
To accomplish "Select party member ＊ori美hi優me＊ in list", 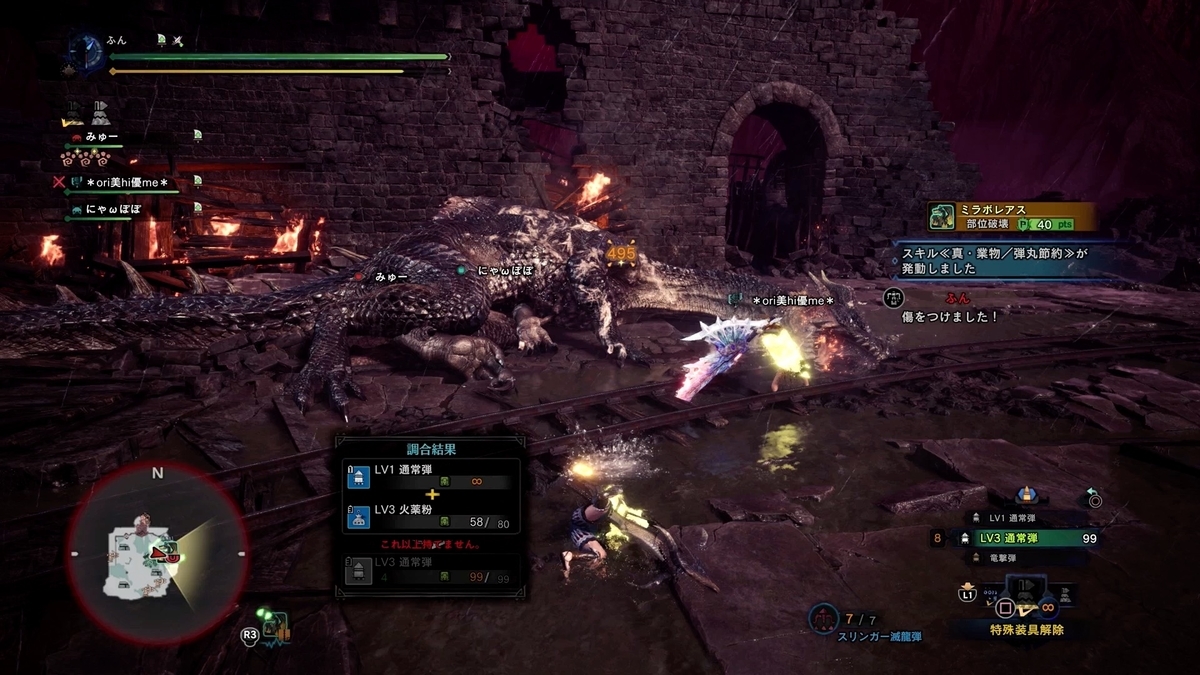I will (x=127, y=181).
